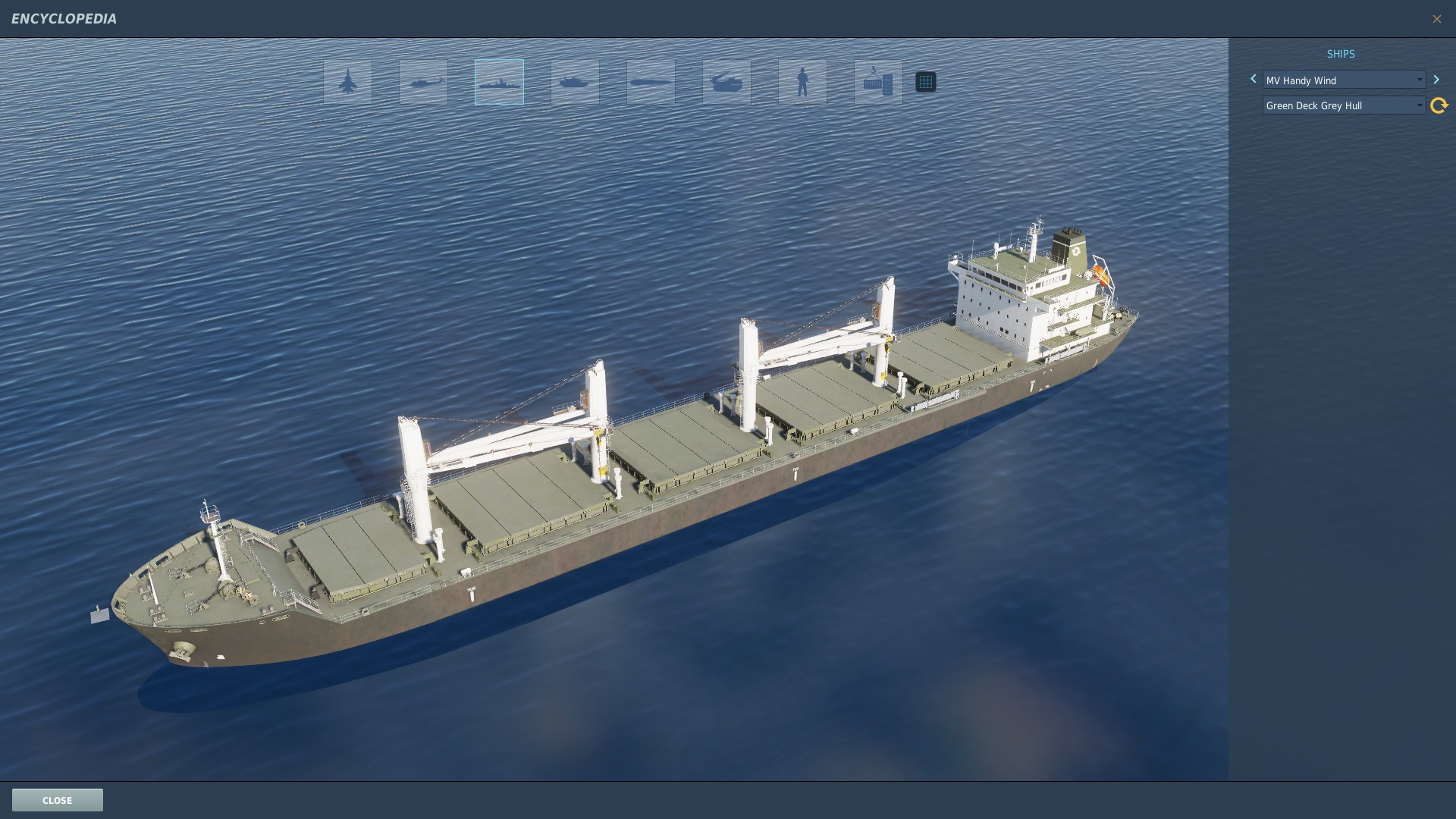Click the next ship arrow
1456x819 pixels.
point(1437,79)
